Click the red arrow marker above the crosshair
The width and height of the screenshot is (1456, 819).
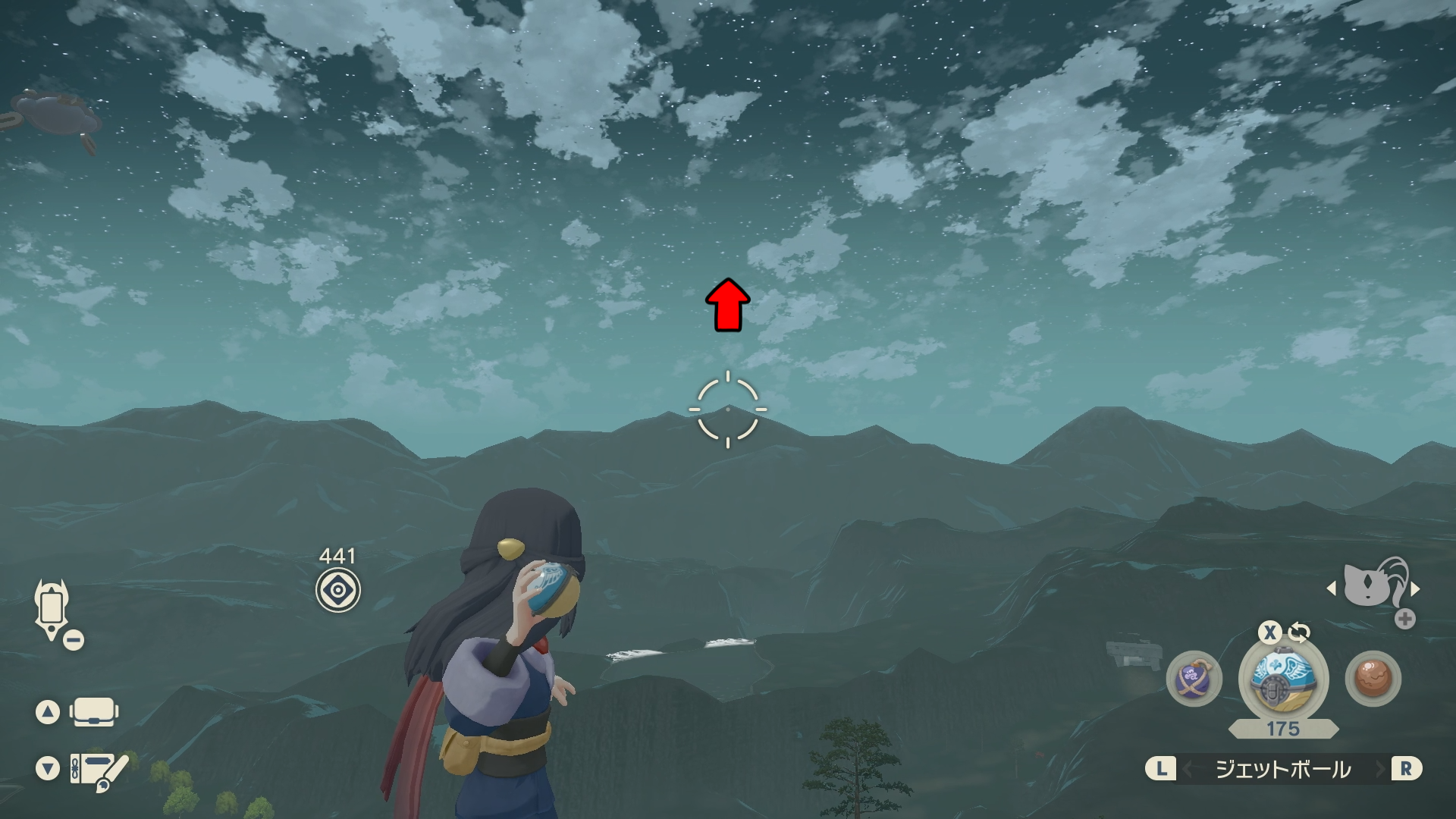coord(728,305)
